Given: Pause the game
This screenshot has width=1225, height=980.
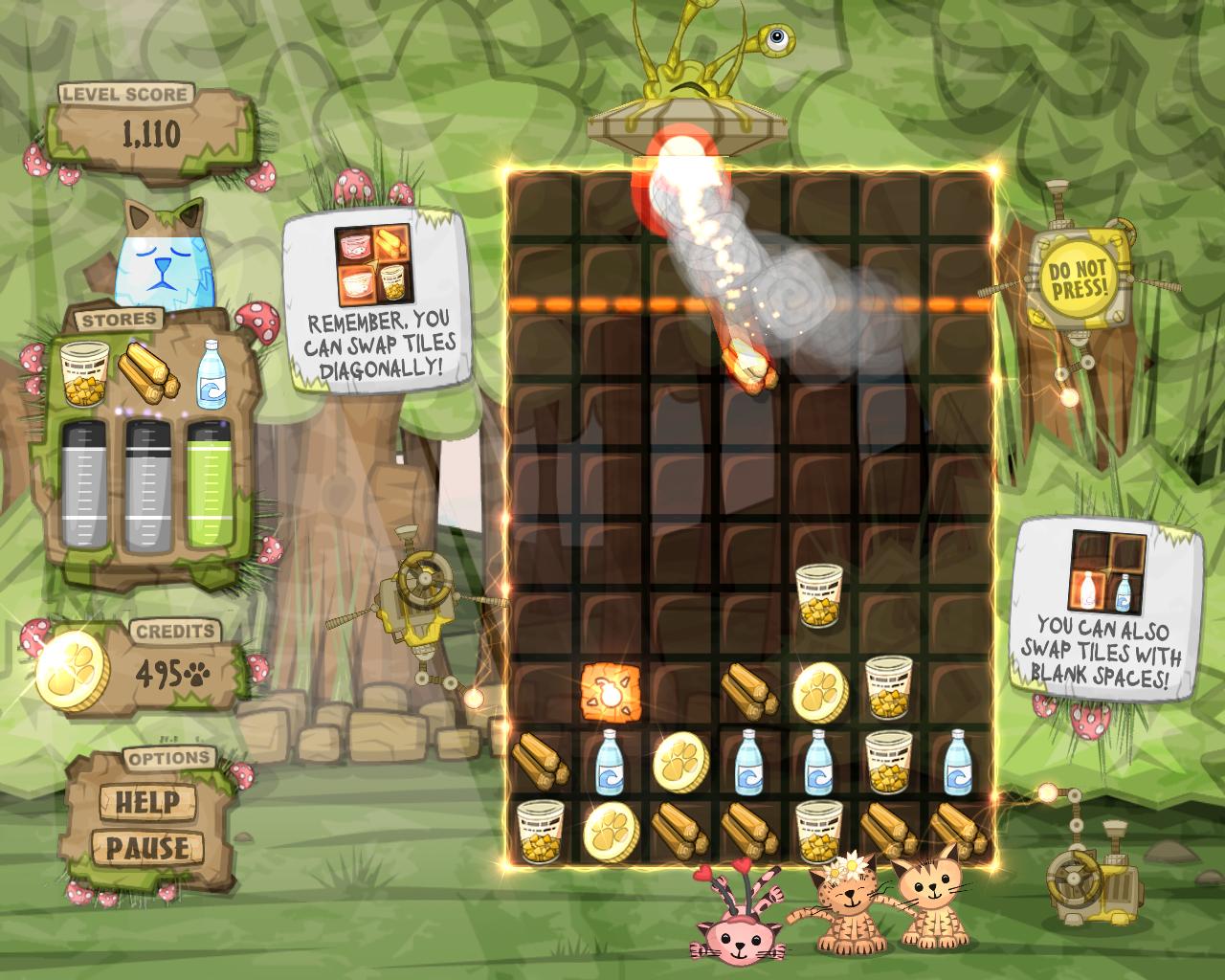Looking at the screenshot, I should (147, 847).
